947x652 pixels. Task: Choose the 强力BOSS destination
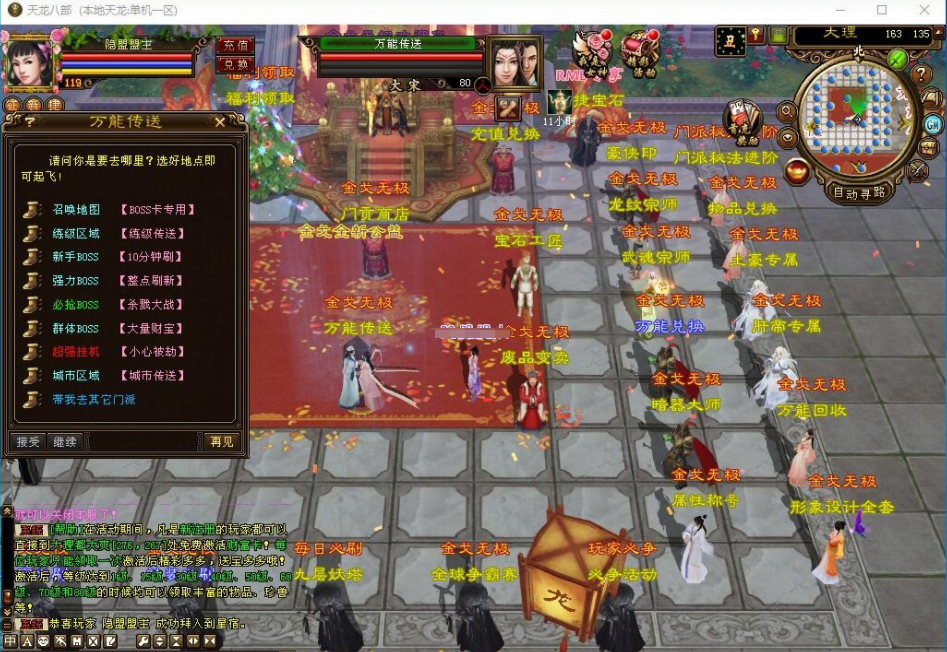tap(76, 281)
